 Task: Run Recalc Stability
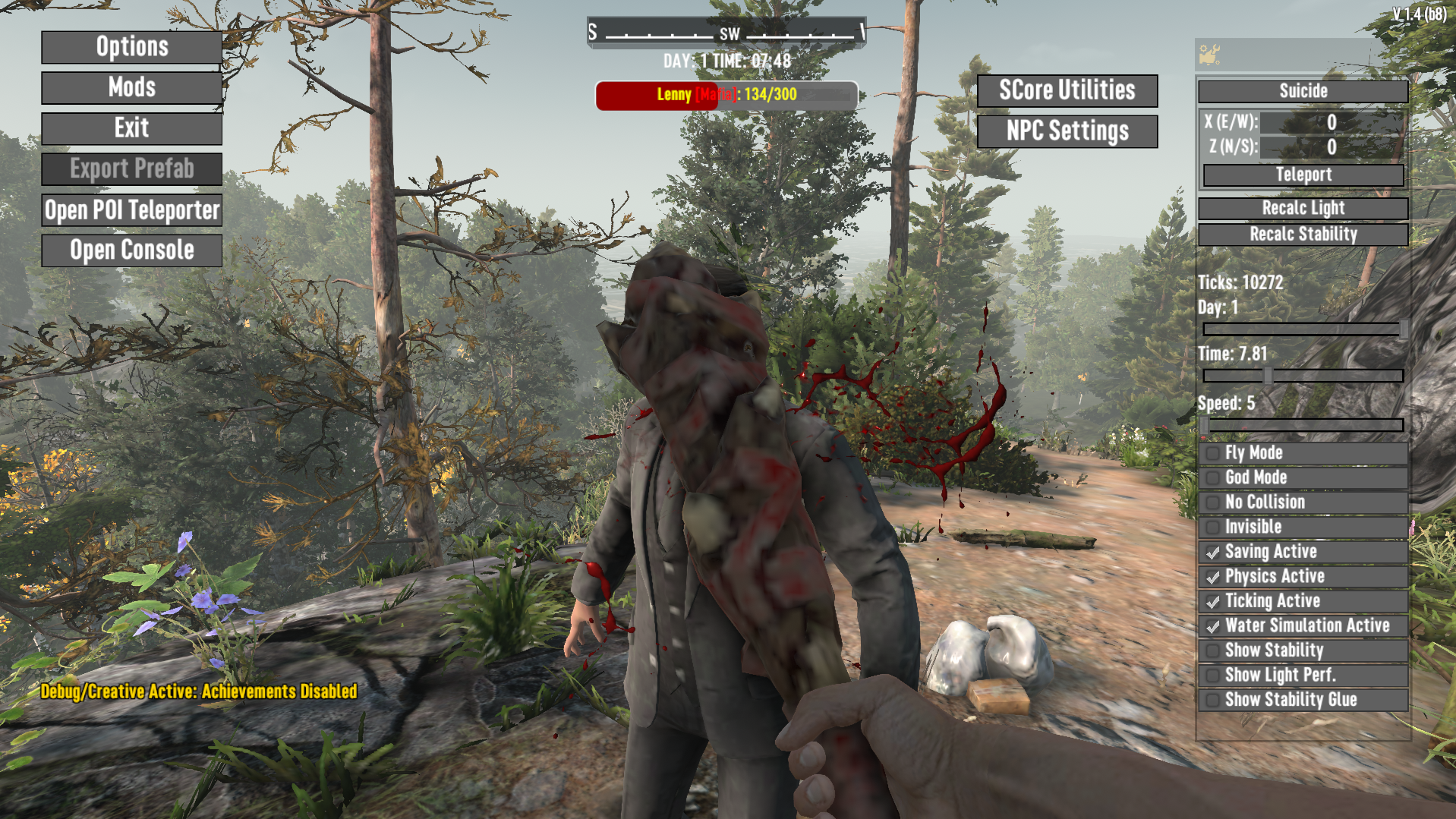click(x=1303, y=234)
